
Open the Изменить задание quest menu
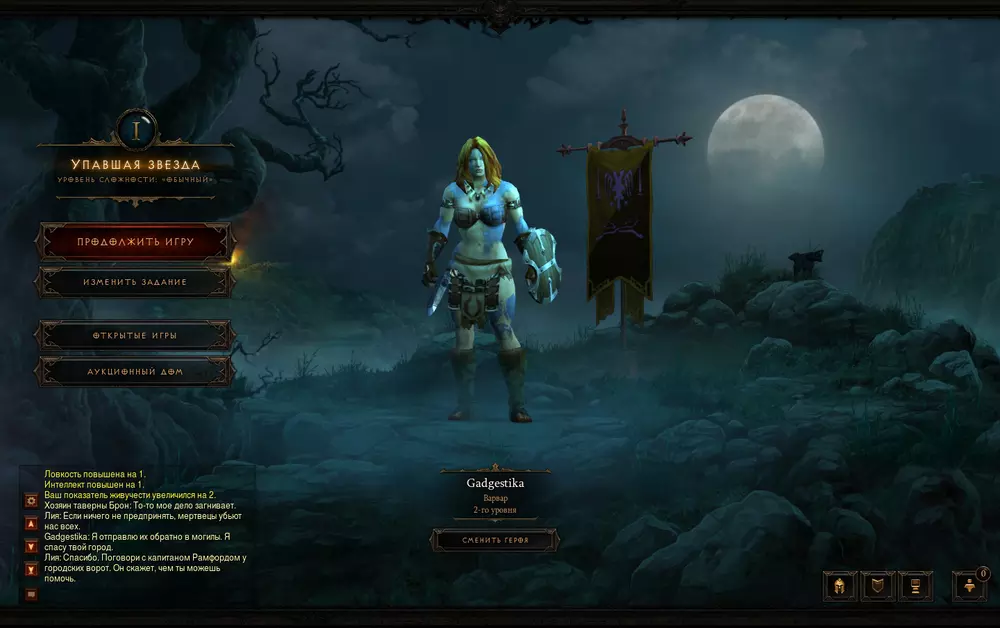point(135,282)
